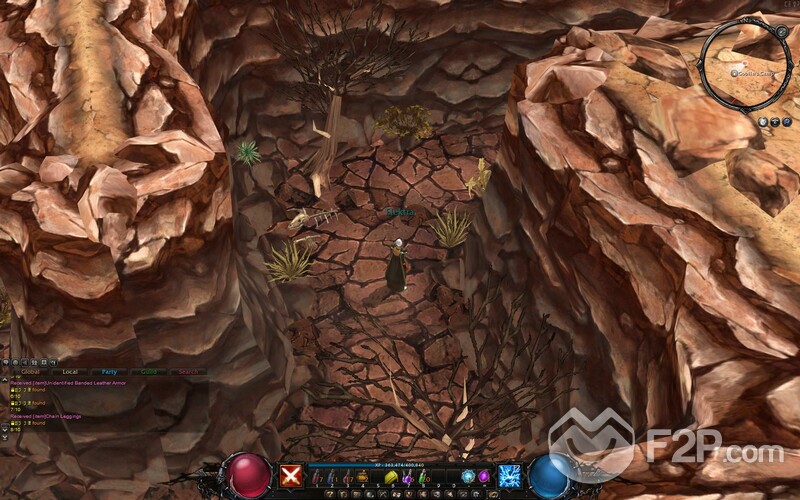Screen dimensions: 800x500
Task: Activate the purple orb skill slot
Action: (484, 477)
